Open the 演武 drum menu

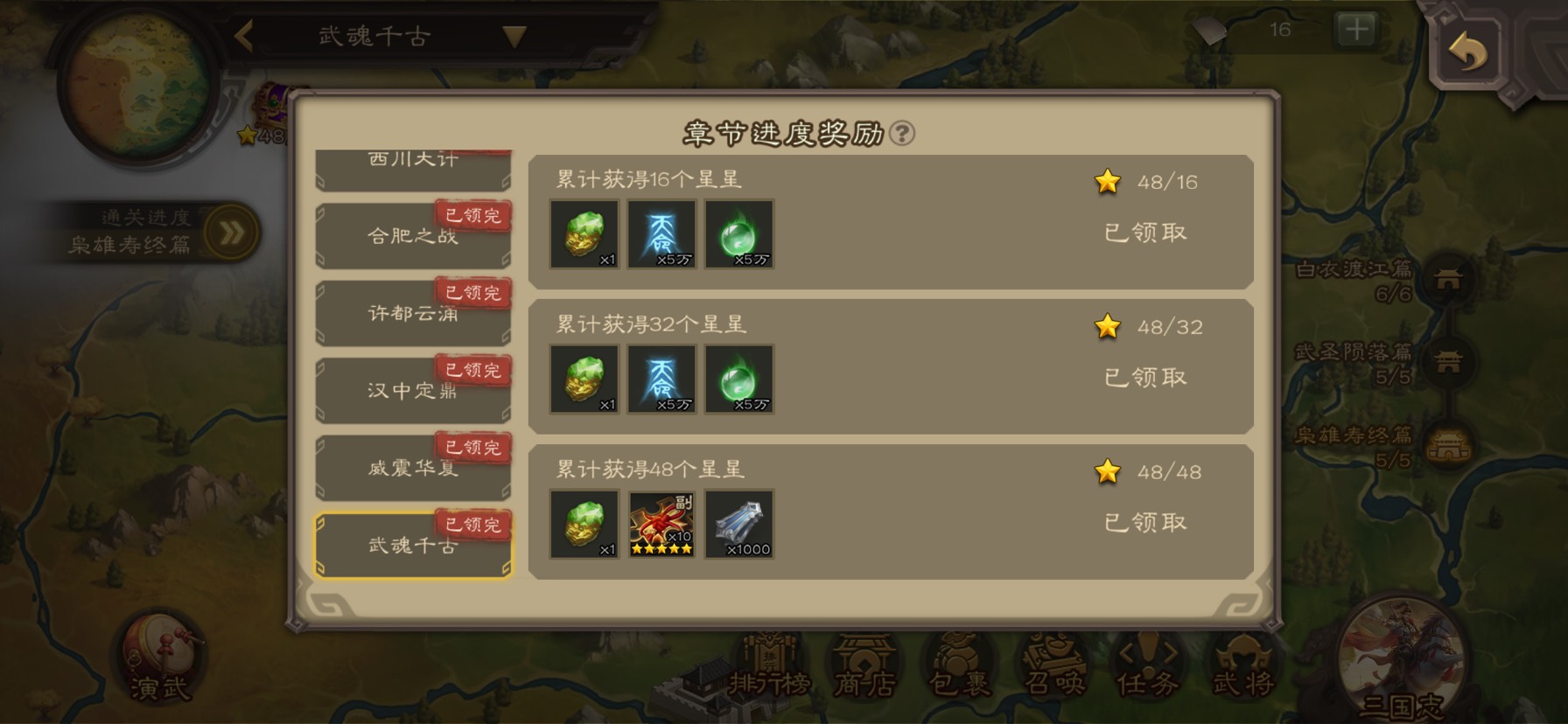pyautogui.click(x=158, y=660)
